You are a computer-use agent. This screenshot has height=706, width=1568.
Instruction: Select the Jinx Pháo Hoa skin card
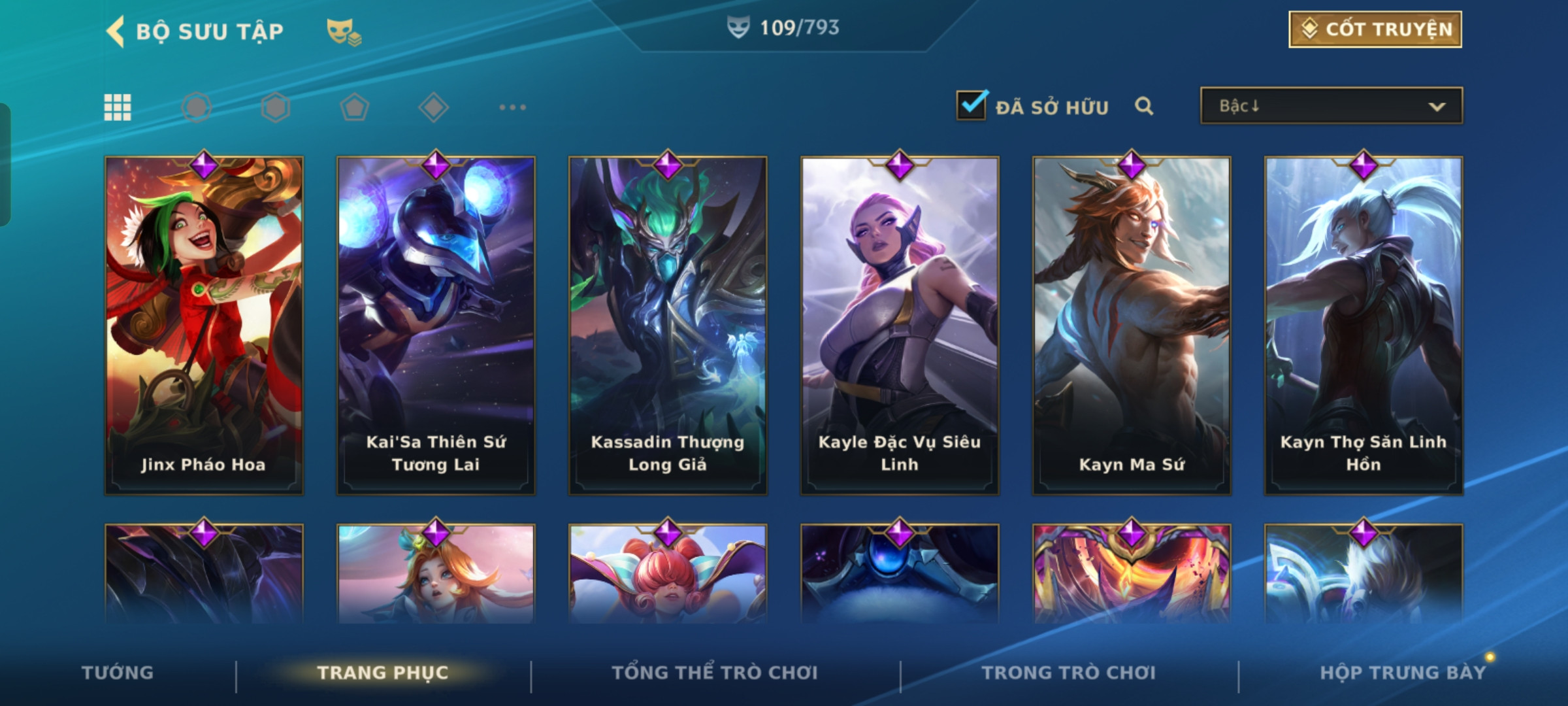click(204, 325)
